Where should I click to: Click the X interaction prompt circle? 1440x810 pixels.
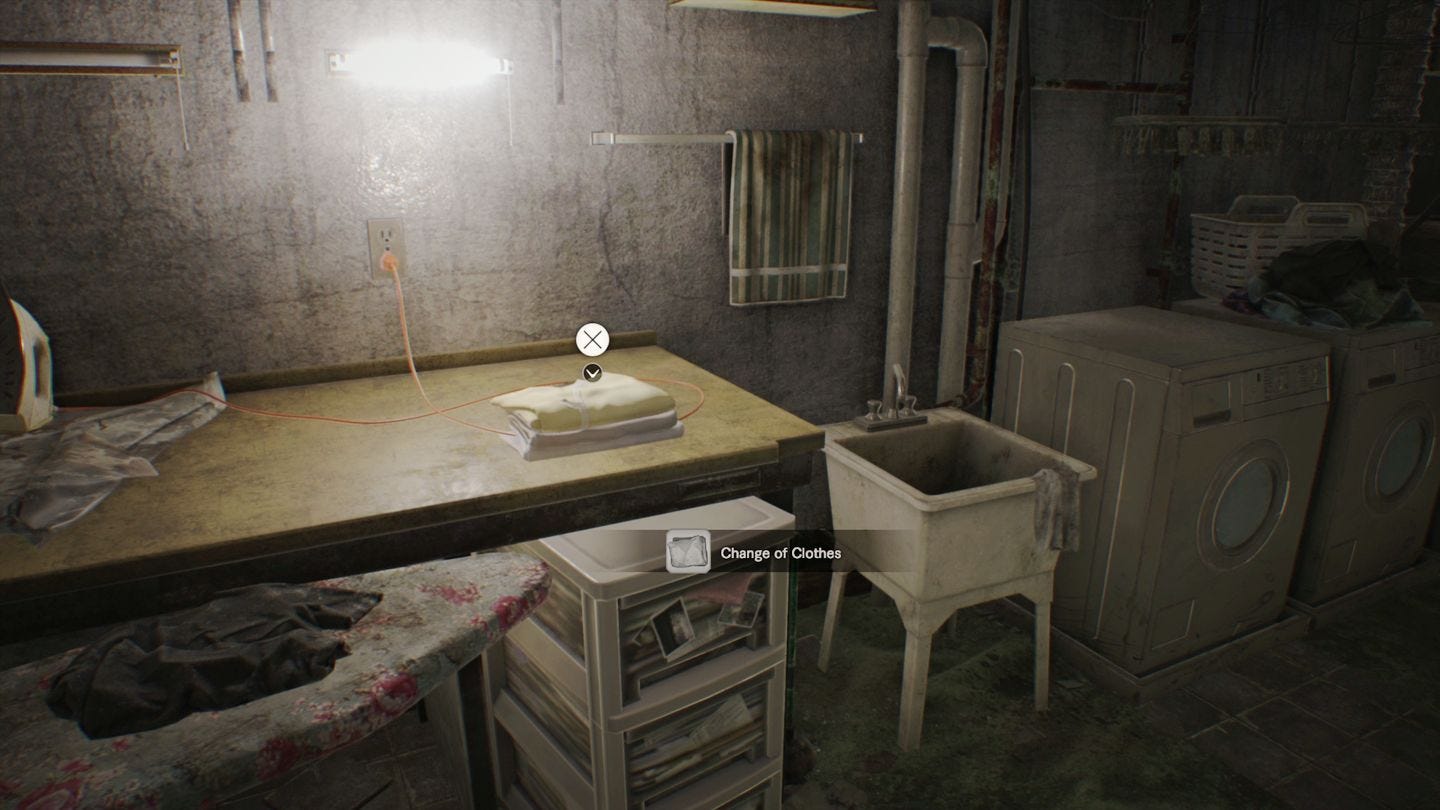[592, 340]
